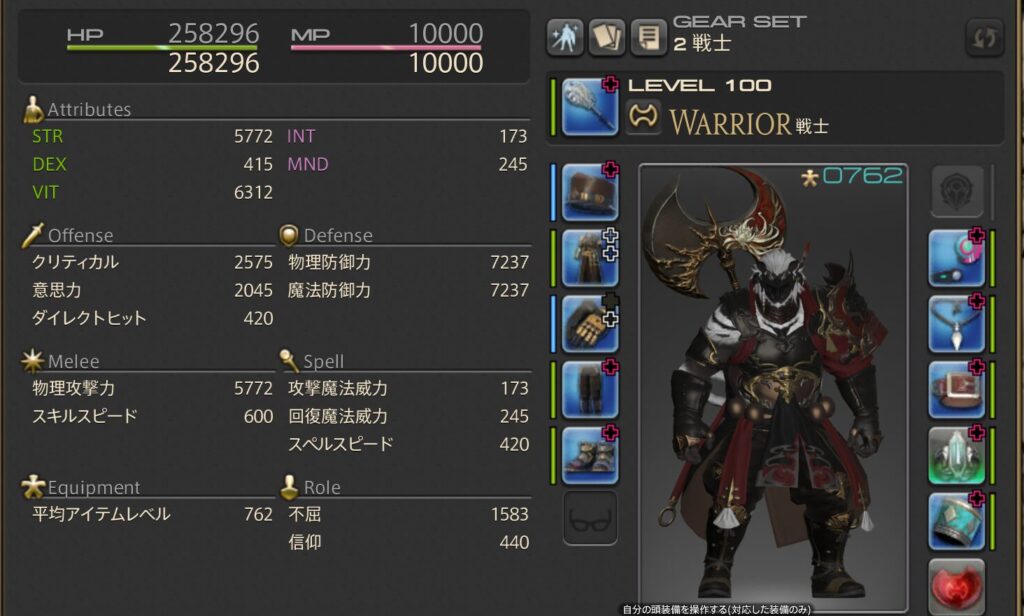Select the silver crystal ring slot
This screenshot has width=1024, height=616.
[957, 456]
